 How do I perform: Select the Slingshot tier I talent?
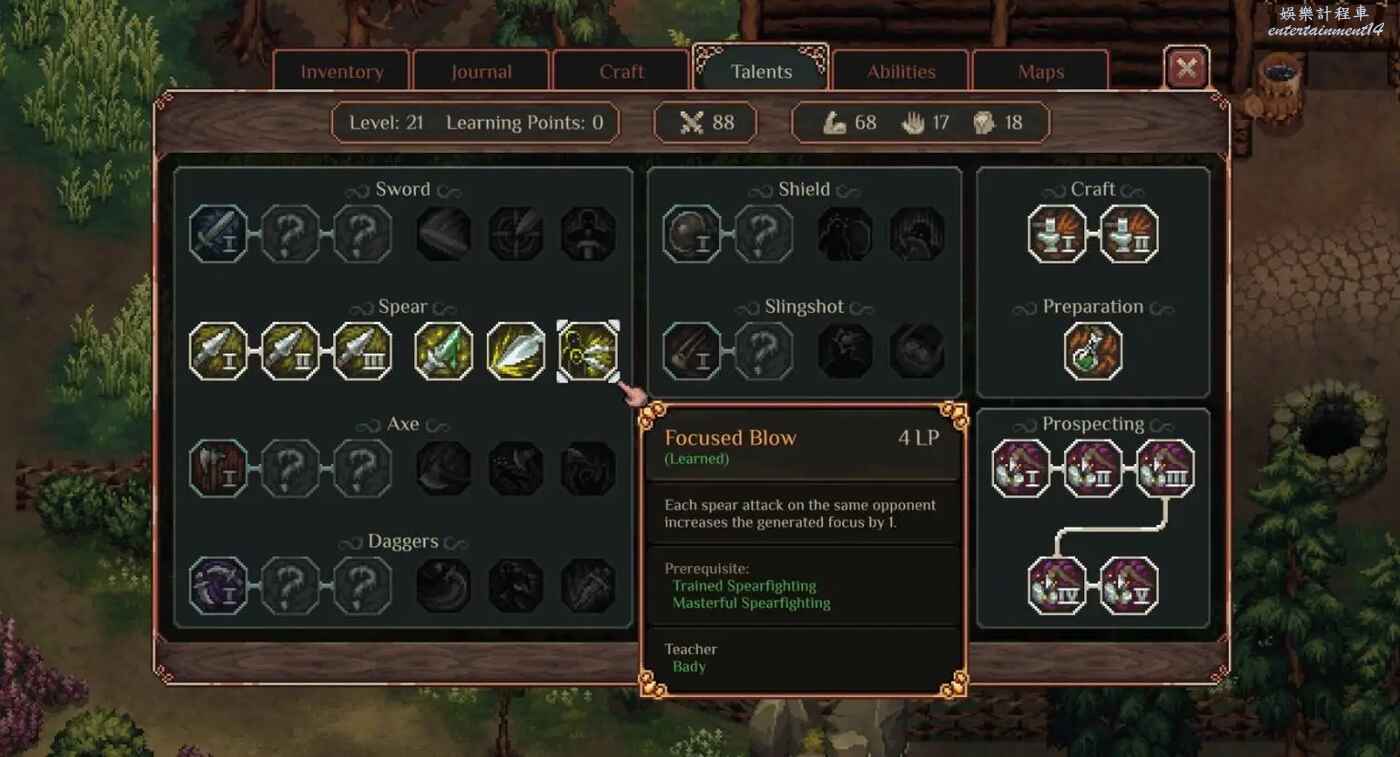pos(692,351)
